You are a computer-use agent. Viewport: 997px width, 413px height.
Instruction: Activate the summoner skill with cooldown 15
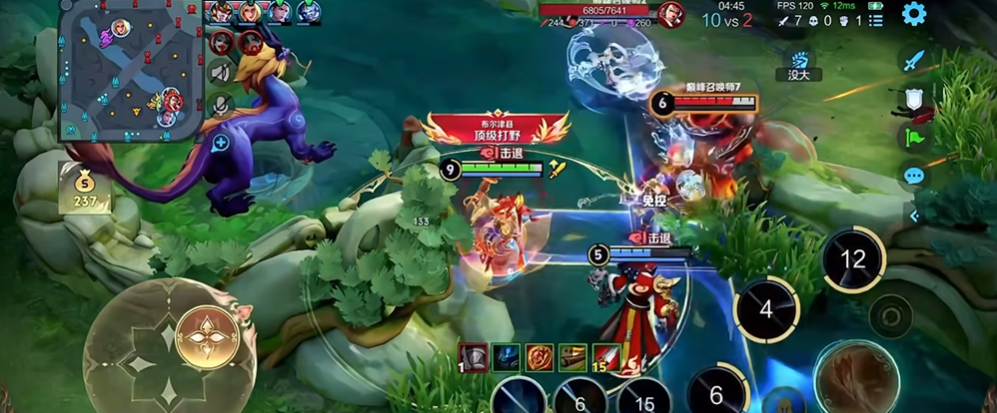(644, 397)
